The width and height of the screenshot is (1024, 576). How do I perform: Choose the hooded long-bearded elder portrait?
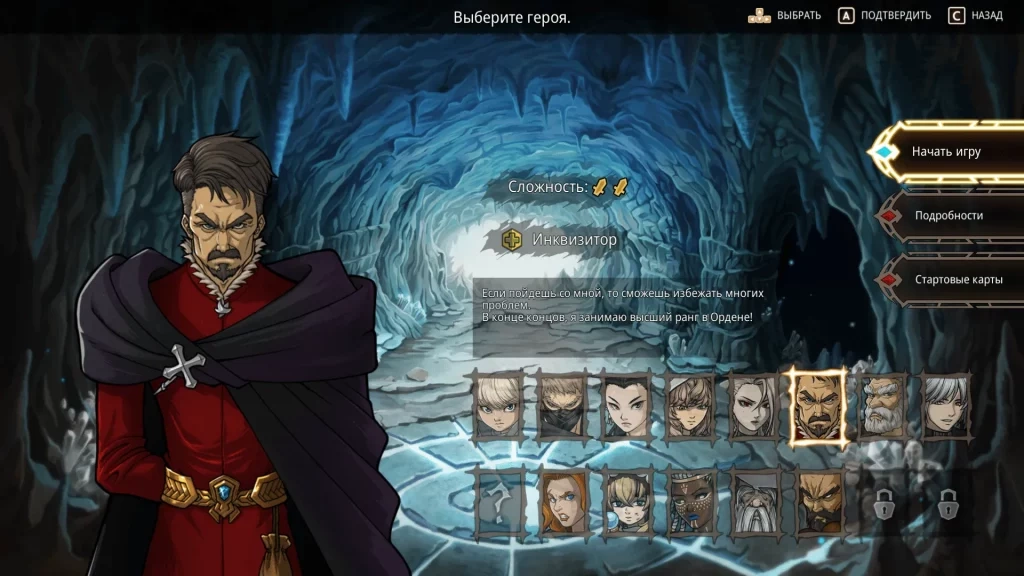(x=755, y=502)
